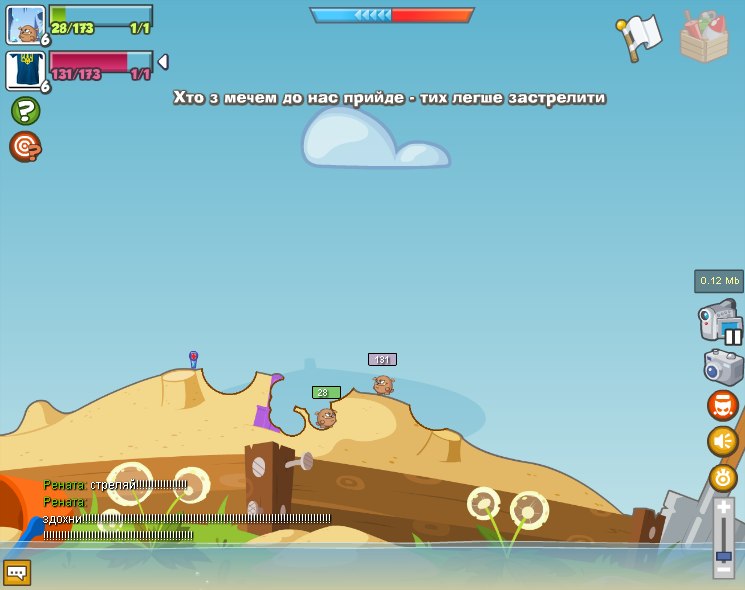The width and height of the screenshot is (745, 590).
Task: Click the red spy character button
Action: (722, 405)
